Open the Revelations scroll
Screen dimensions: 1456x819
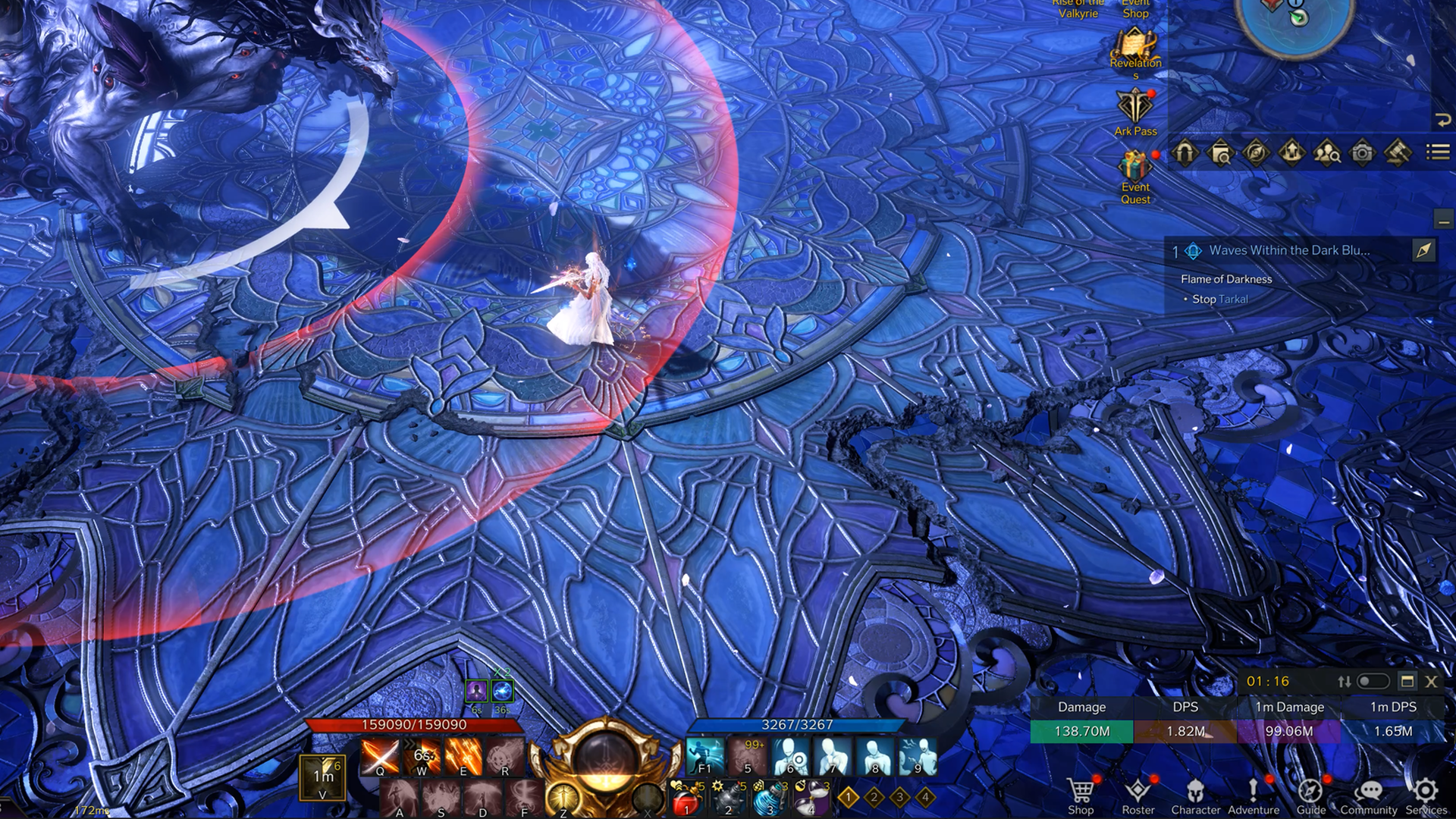1135,47
